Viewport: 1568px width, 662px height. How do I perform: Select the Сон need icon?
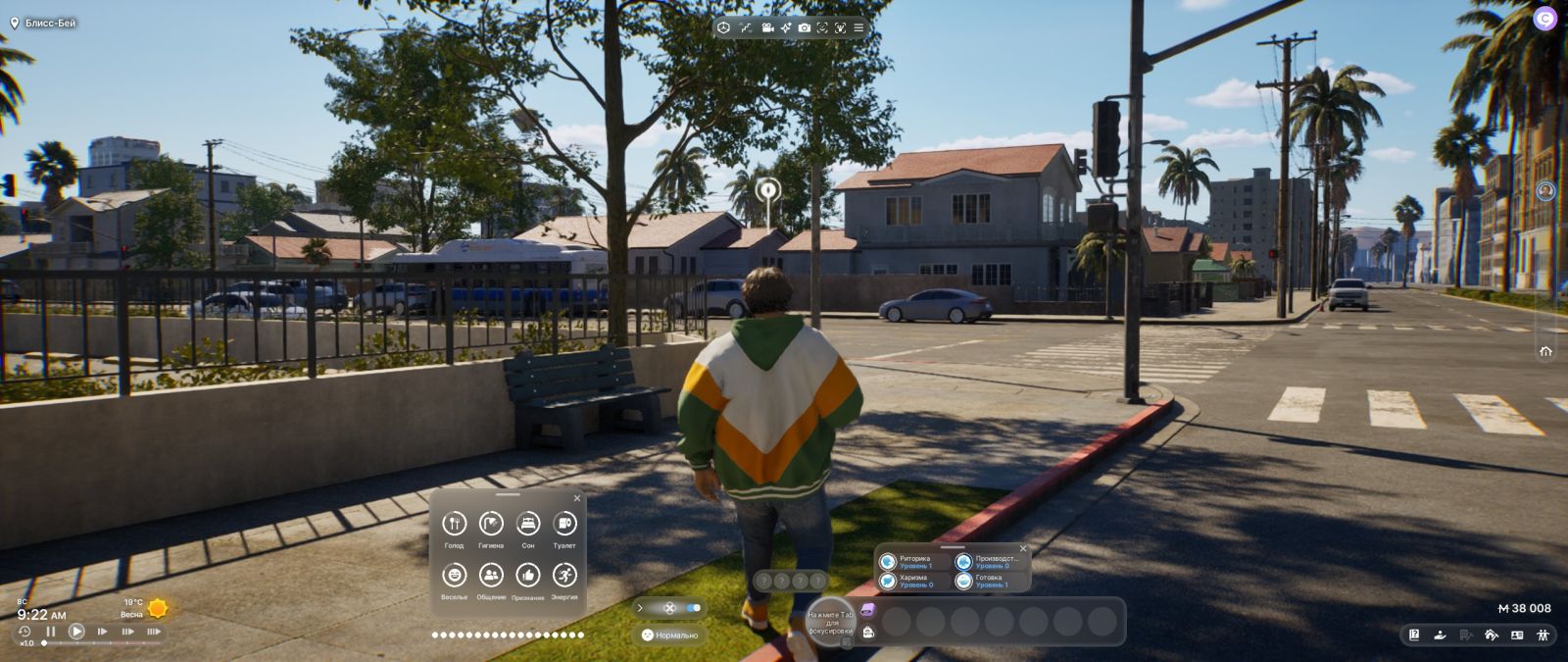(x=528, y=524)
